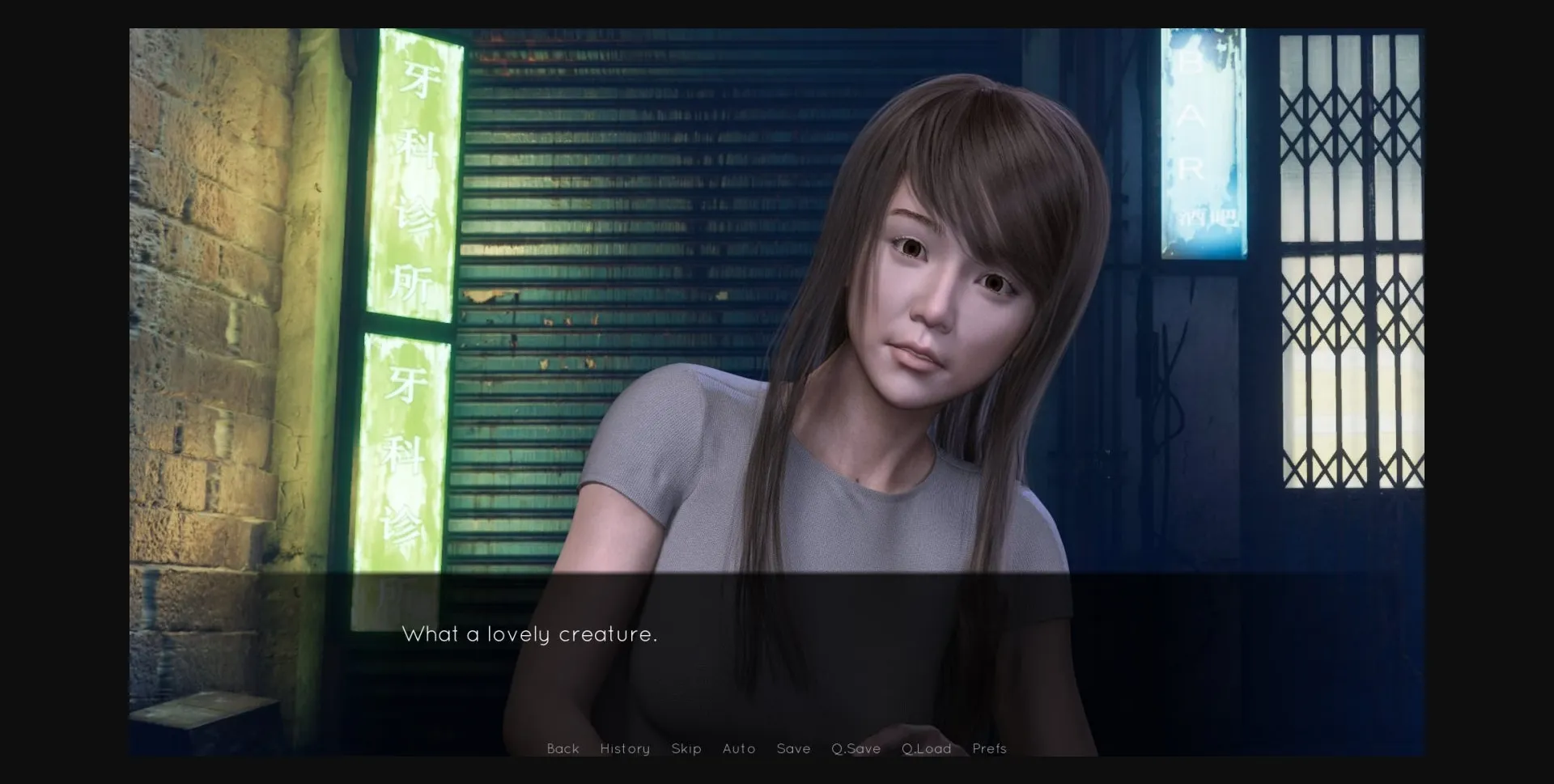Viewport: 1554px width, 784px height.
Task: Toggle automatic text progression with Auto
Action: (739, 748)
